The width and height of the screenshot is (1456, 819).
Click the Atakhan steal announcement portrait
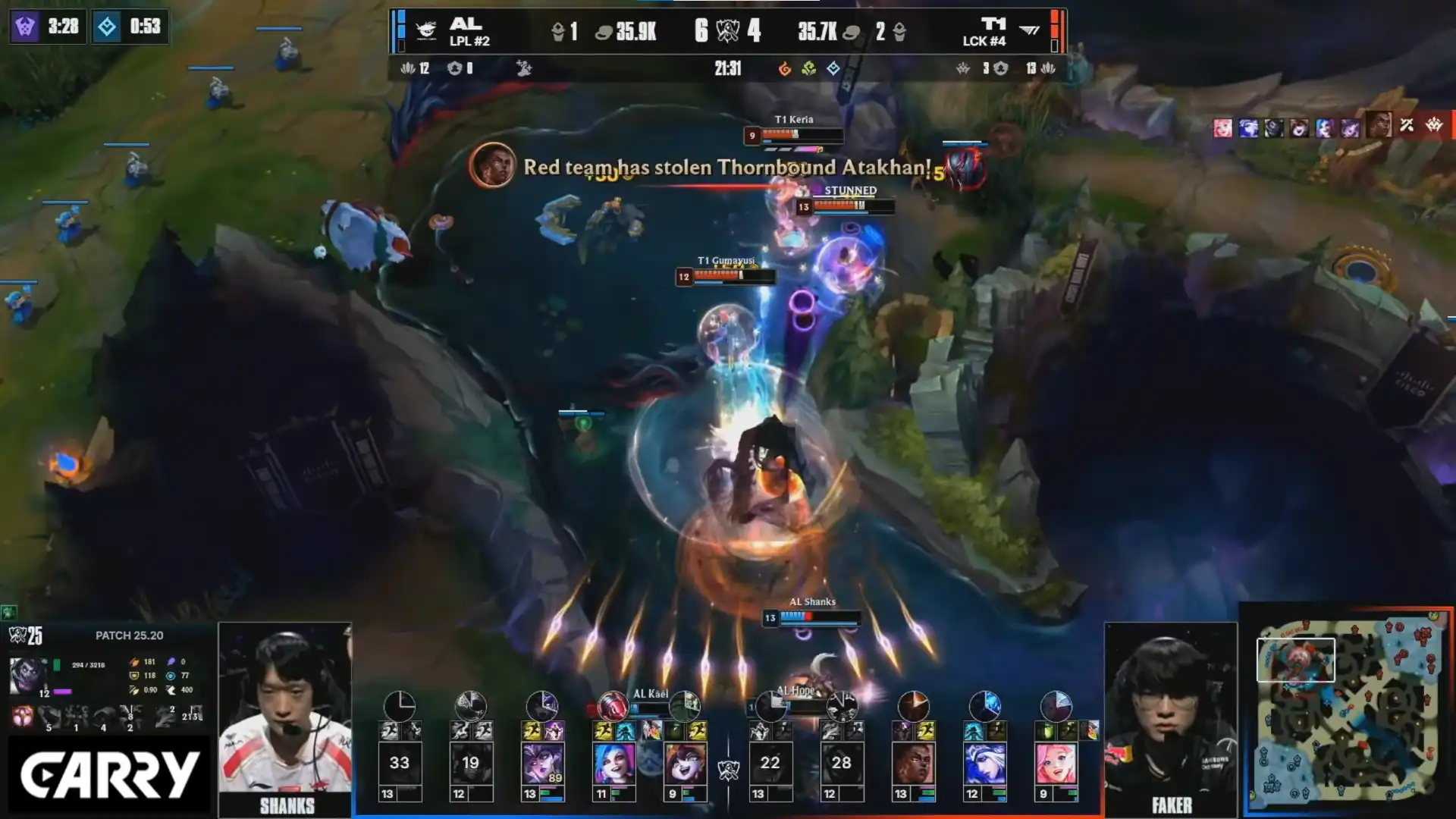(x=492, y=165)
